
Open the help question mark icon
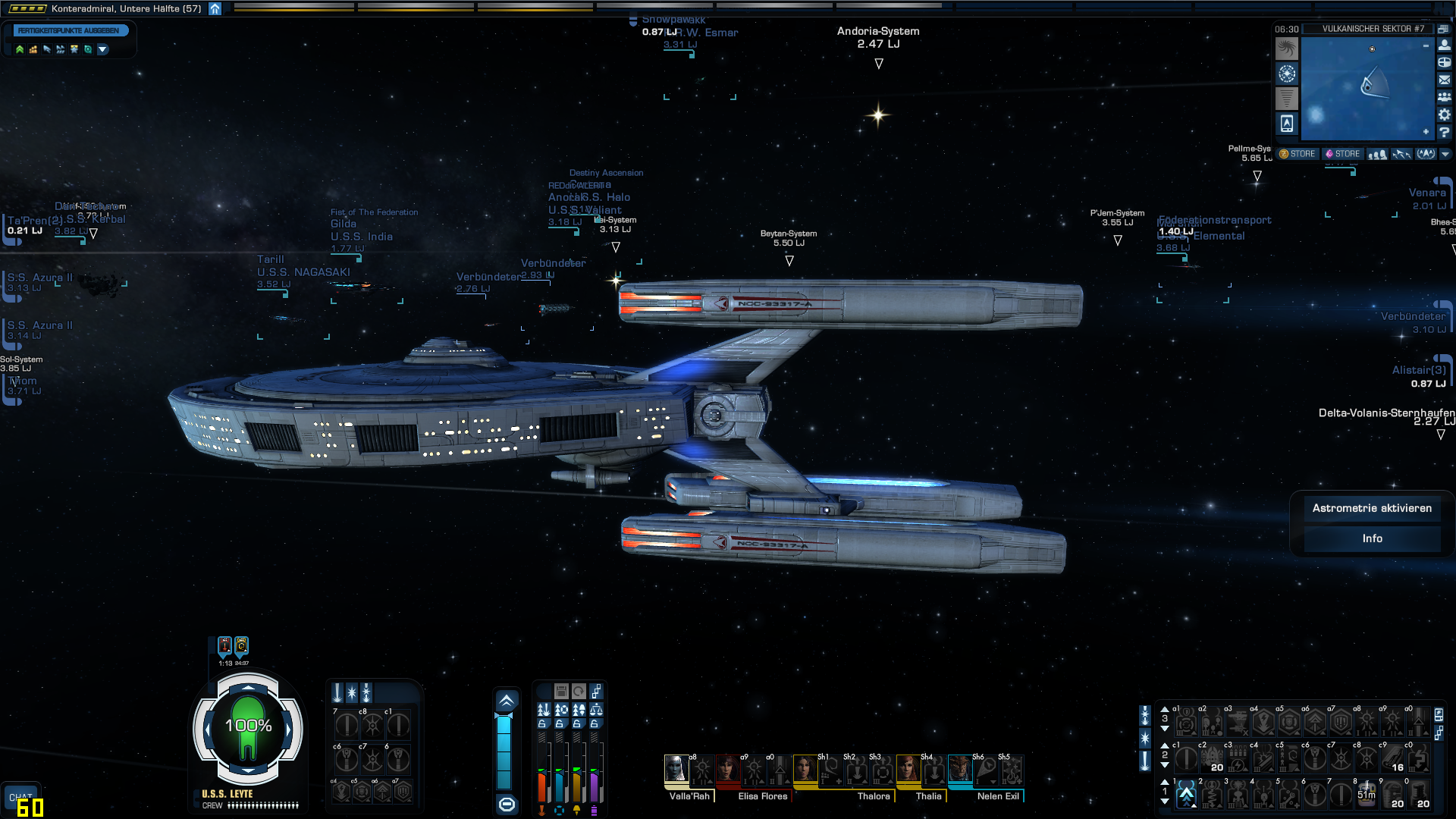(x=1445, y=132)
